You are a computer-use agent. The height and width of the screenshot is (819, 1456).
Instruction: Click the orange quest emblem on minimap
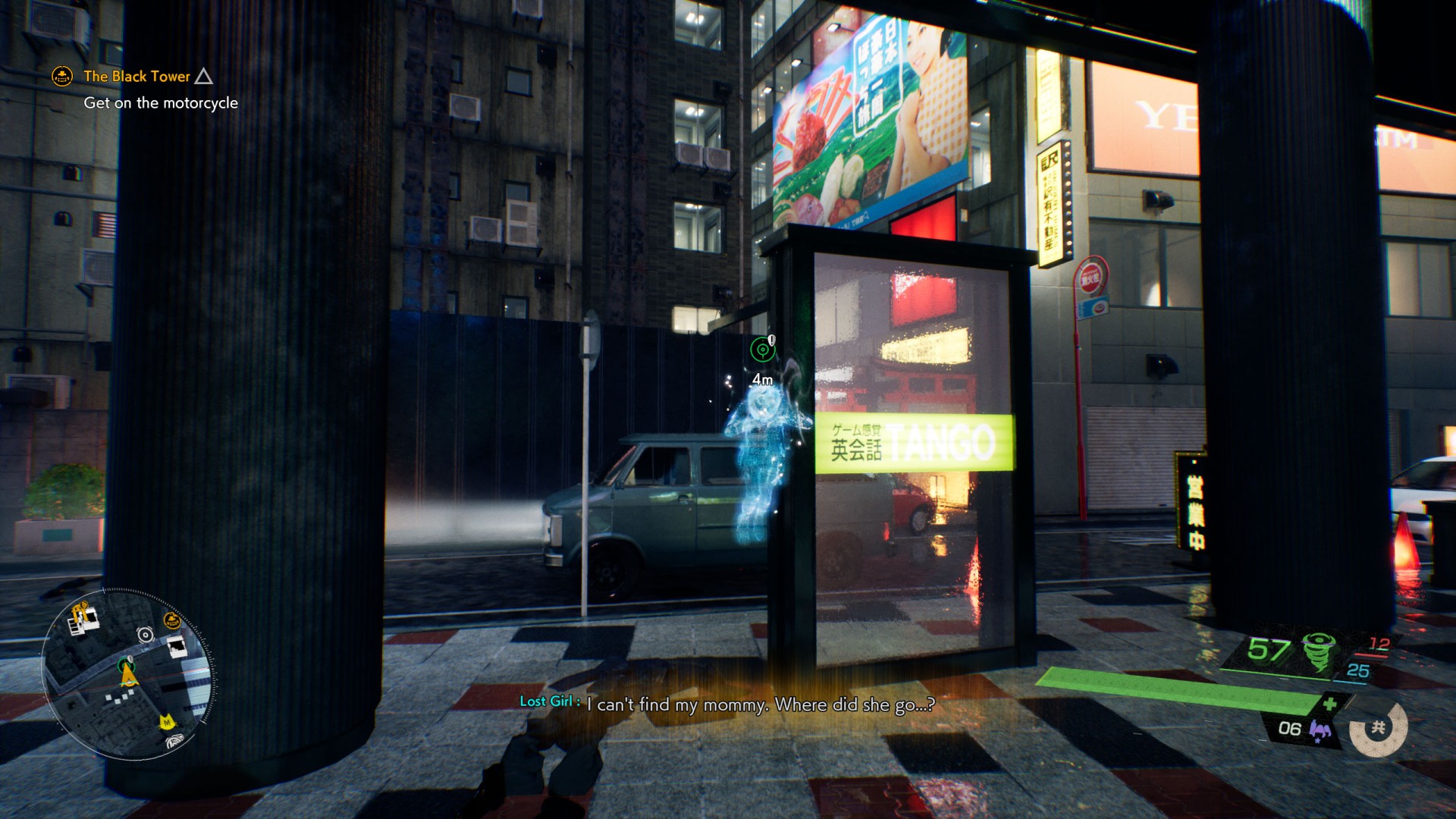coord(172,622)
